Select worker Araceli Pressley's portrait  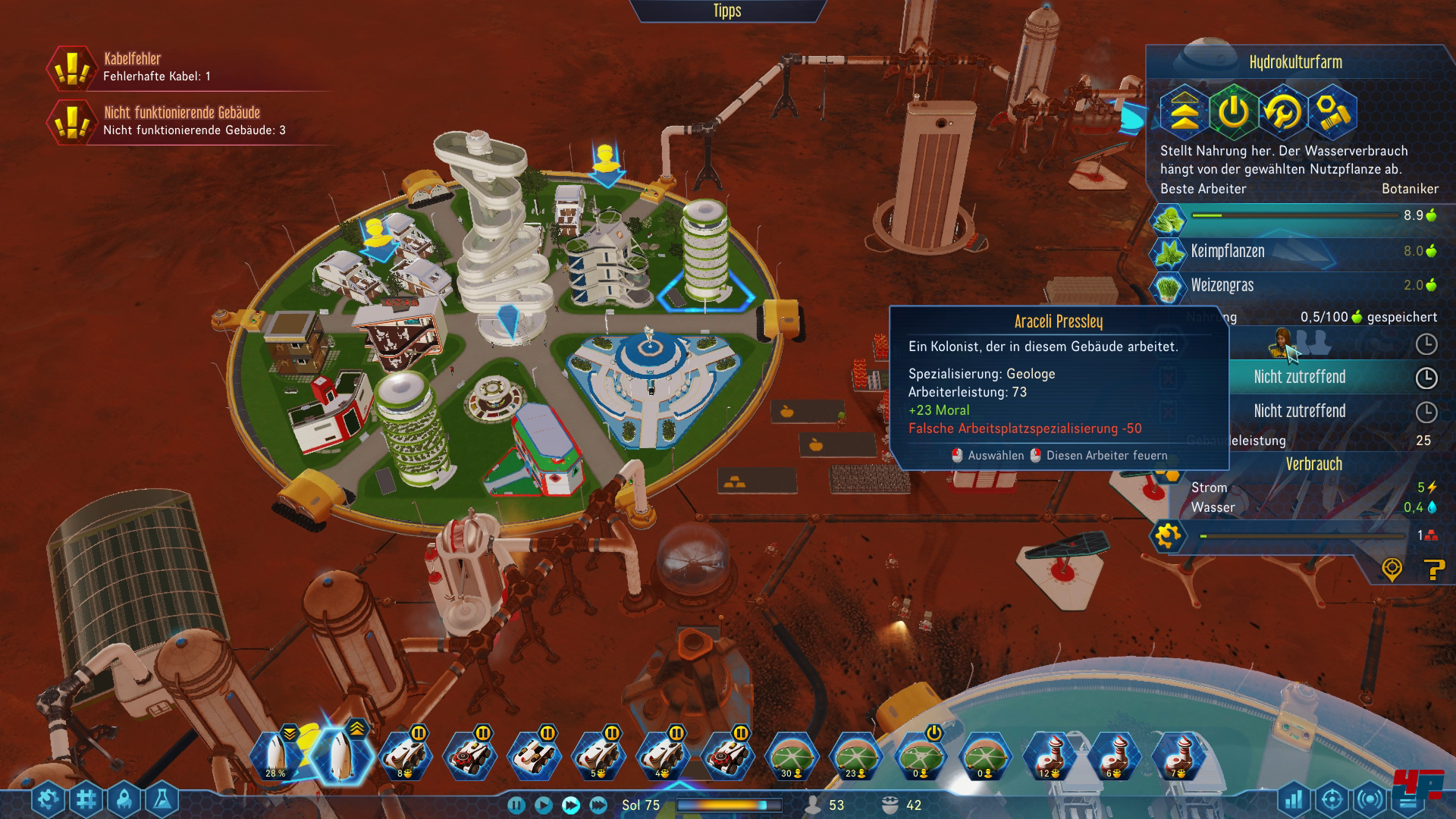pos(1282,344)
